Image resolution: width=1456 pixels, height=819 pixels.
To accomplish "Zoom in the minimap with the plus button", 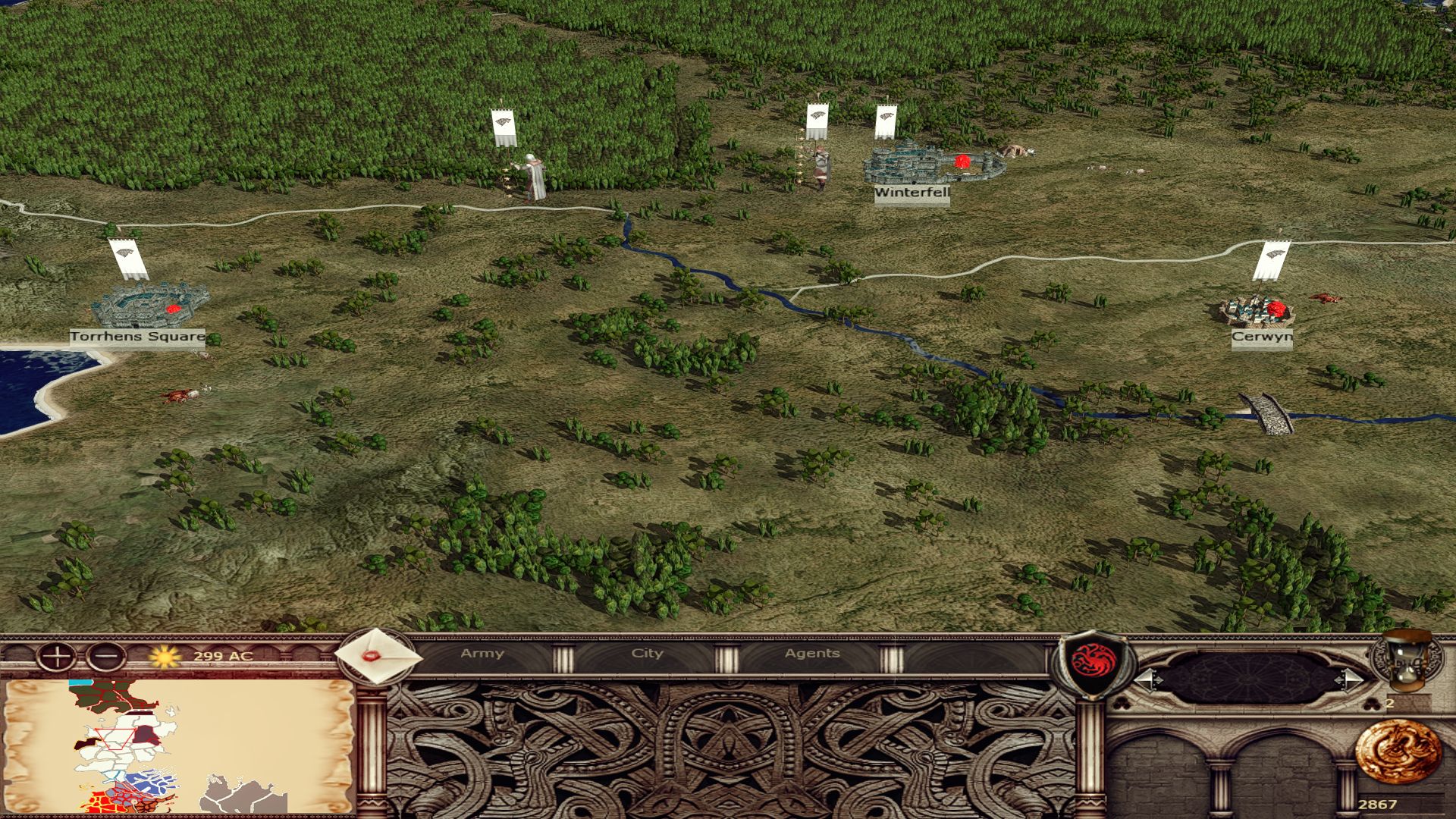I will click(x=56, y=657).
